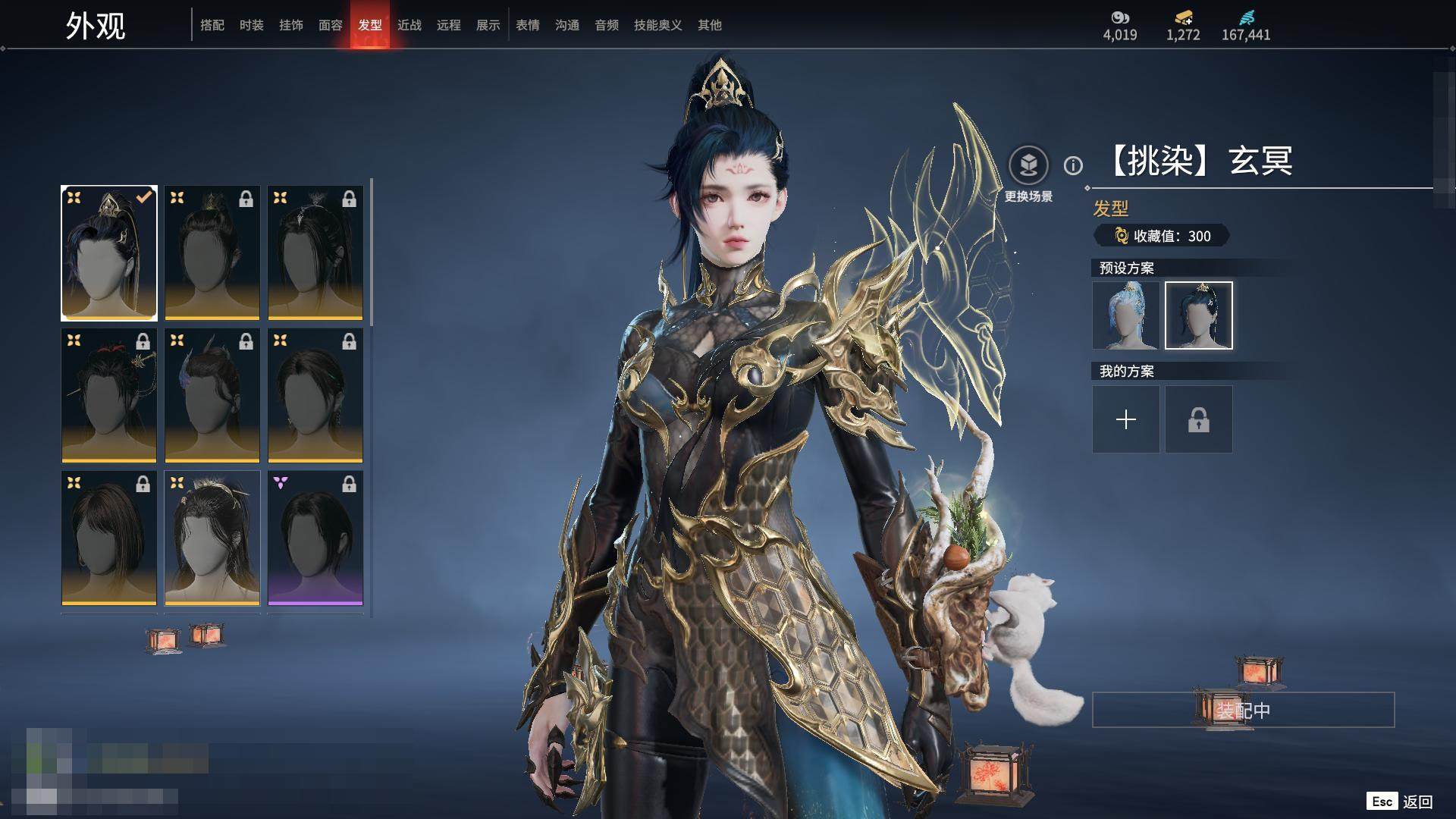
Task: Select the 沟通 tab
Action: click(567, 25)
